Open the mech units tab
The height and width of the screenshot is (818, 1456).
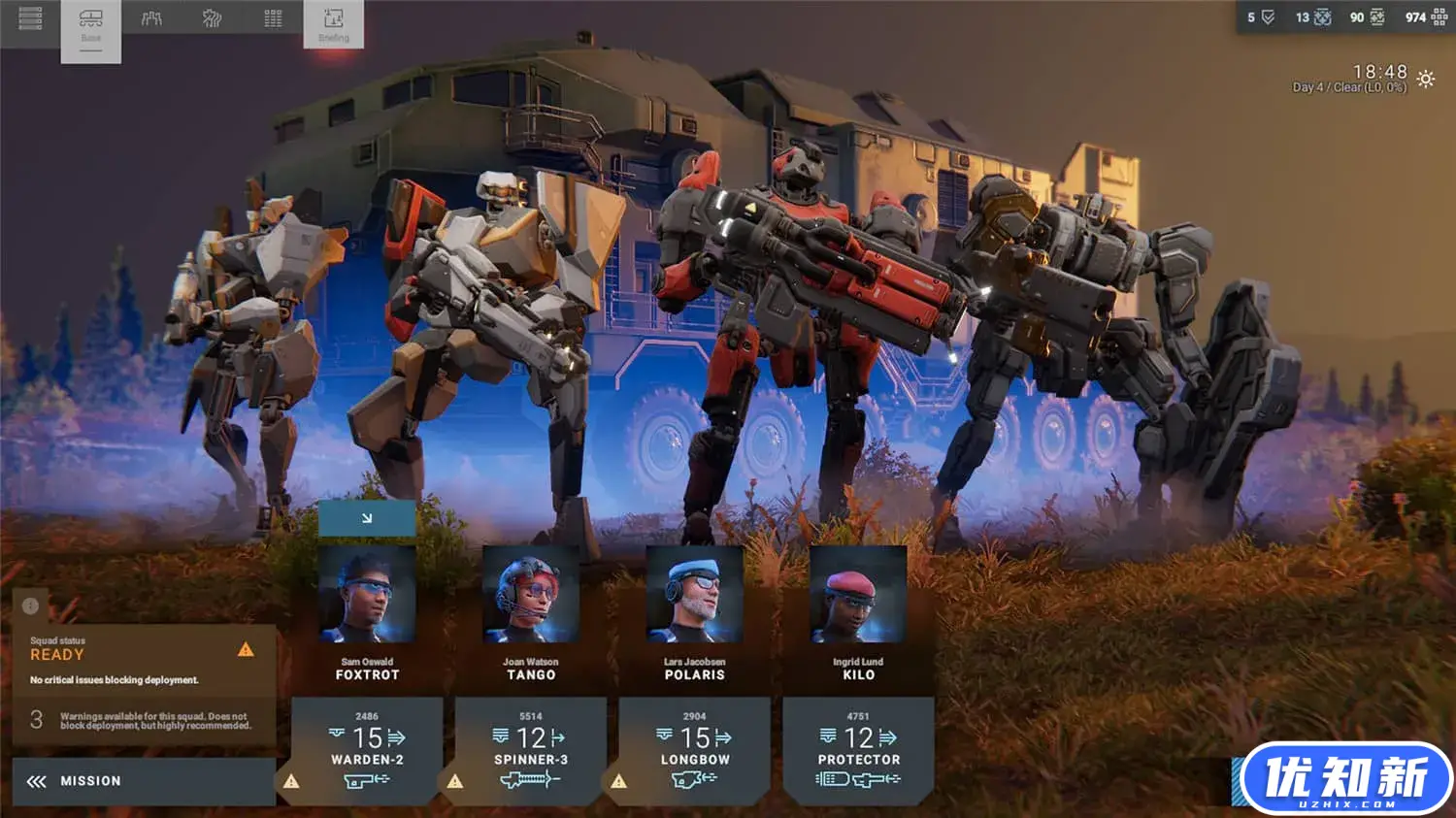[x=213, y=18]
